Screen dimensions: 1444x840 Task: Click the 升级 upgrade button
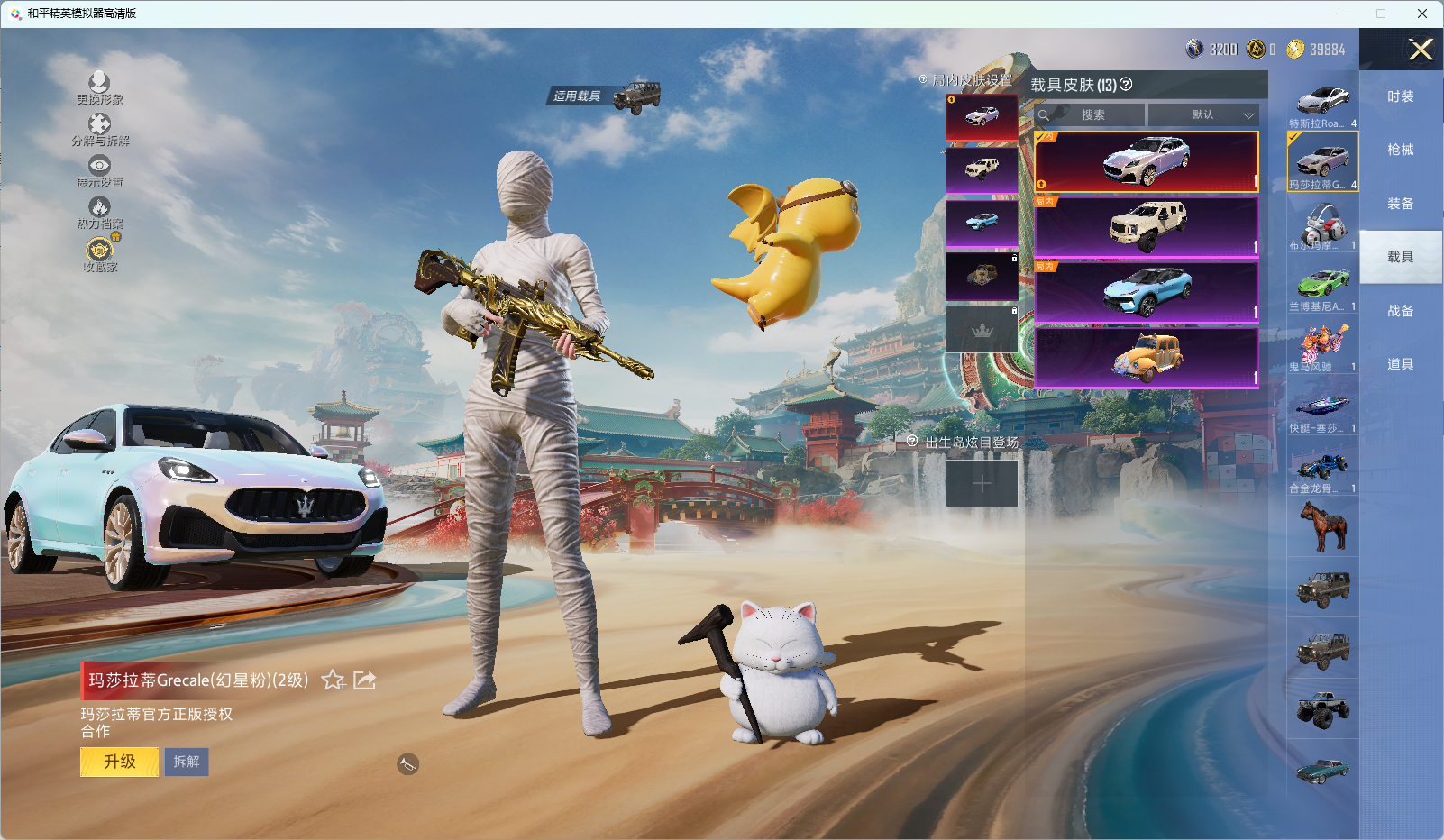[120, 762]
